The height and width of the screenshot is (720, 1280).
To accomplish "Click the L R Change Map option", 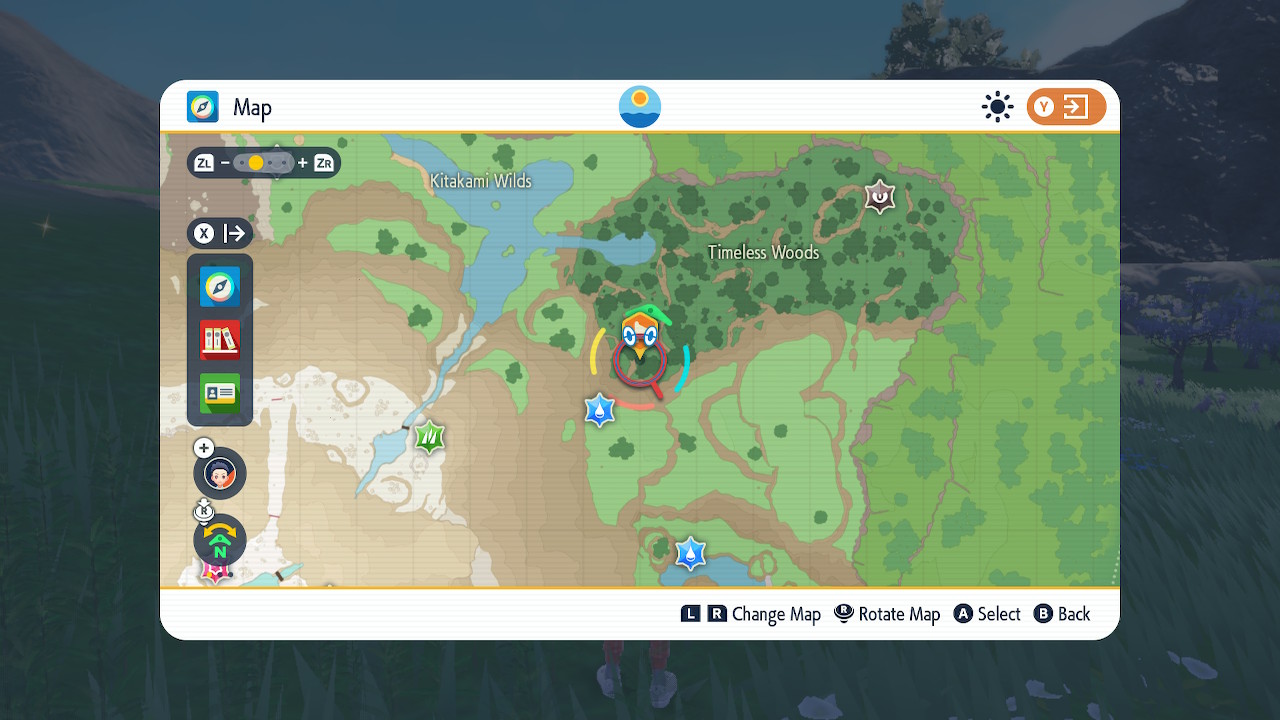I will click(752, 613).
